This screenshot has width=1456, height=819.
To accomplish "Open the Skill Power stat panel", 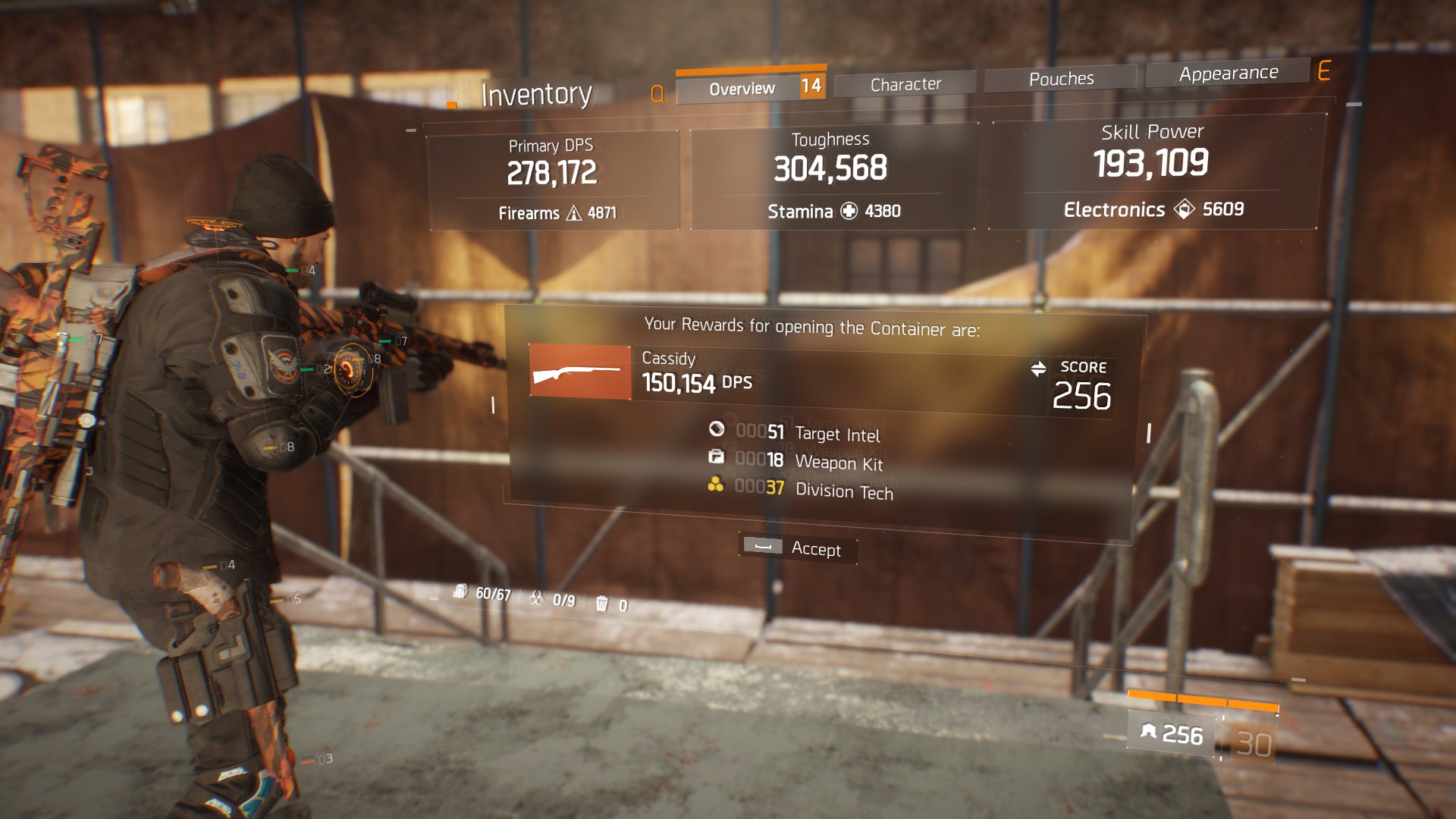I will 1152,171.
